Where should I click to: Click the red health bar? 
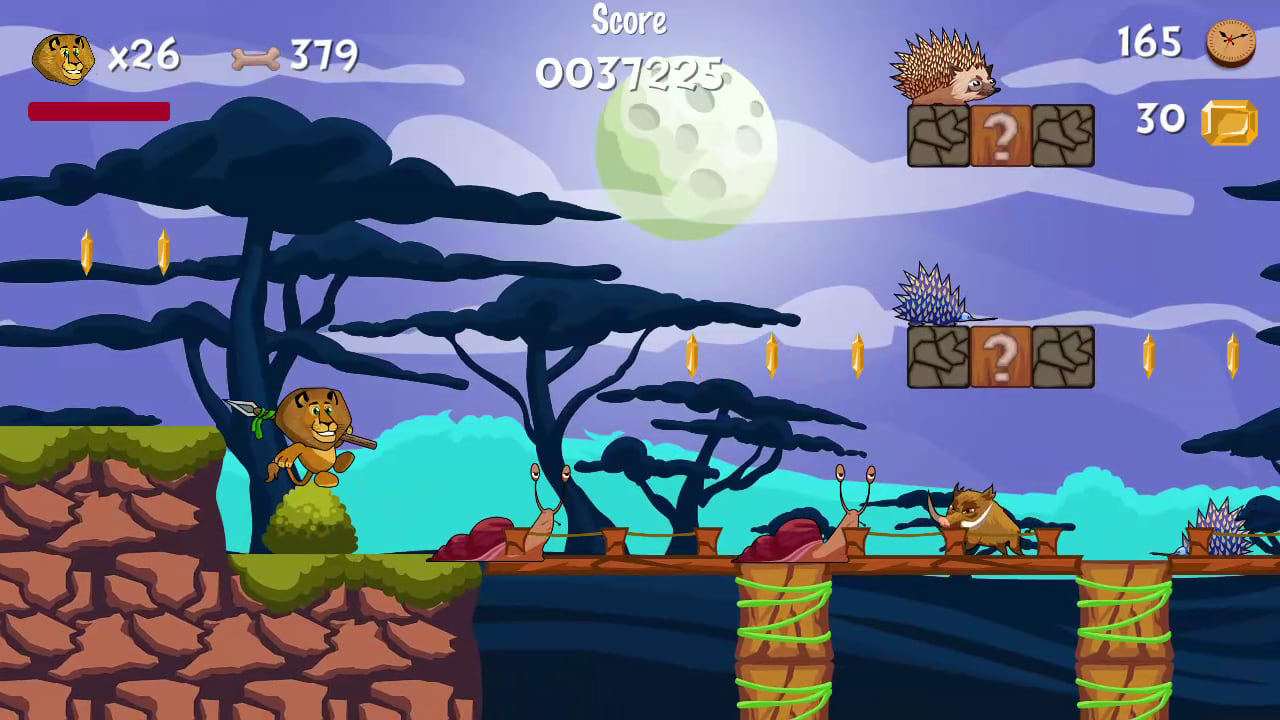(98, 112)
